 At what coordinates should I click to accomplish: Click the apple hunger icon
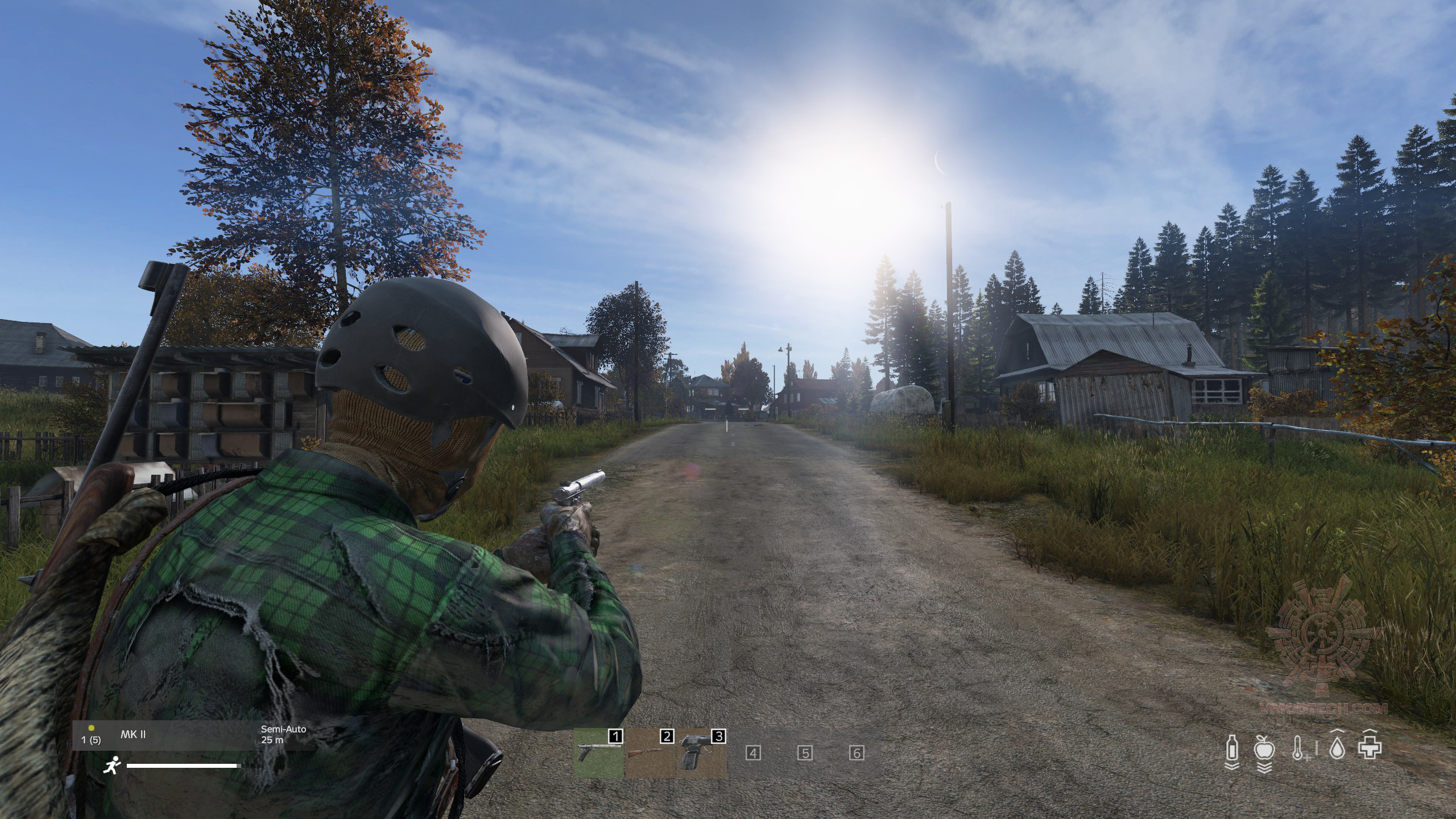click(1264, 748)
